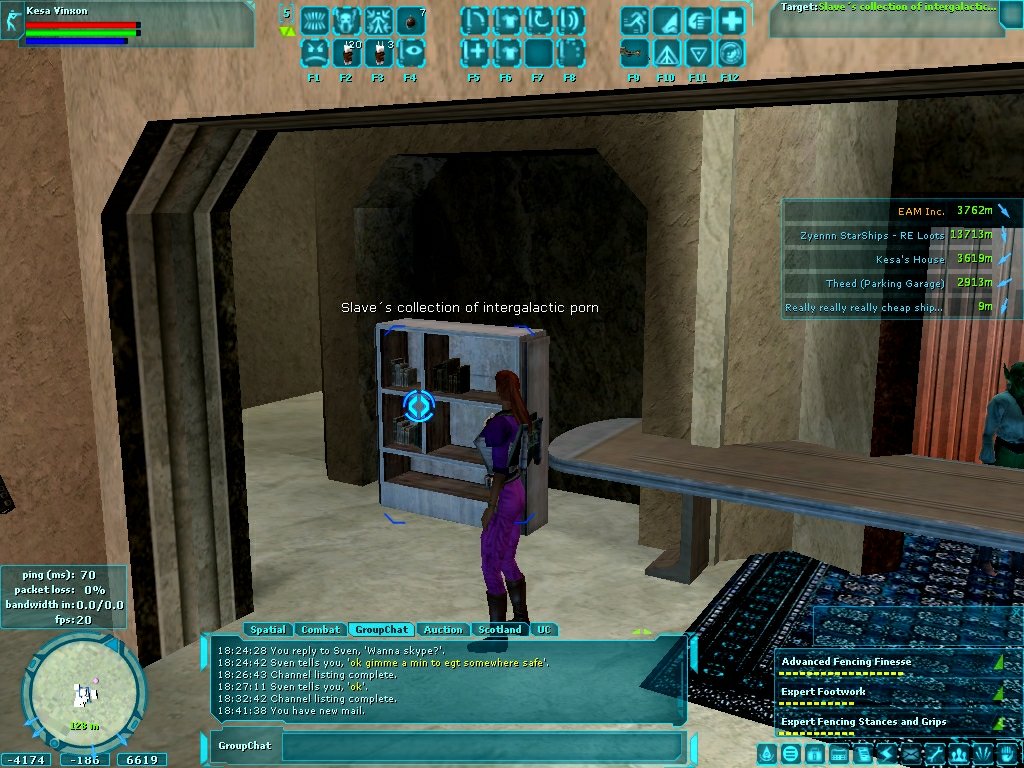This screenshot has width=1024, height=768.
Task: Select the EAM Inc. waypoint row
Action: pyautogui.click(x=902, y=211)
